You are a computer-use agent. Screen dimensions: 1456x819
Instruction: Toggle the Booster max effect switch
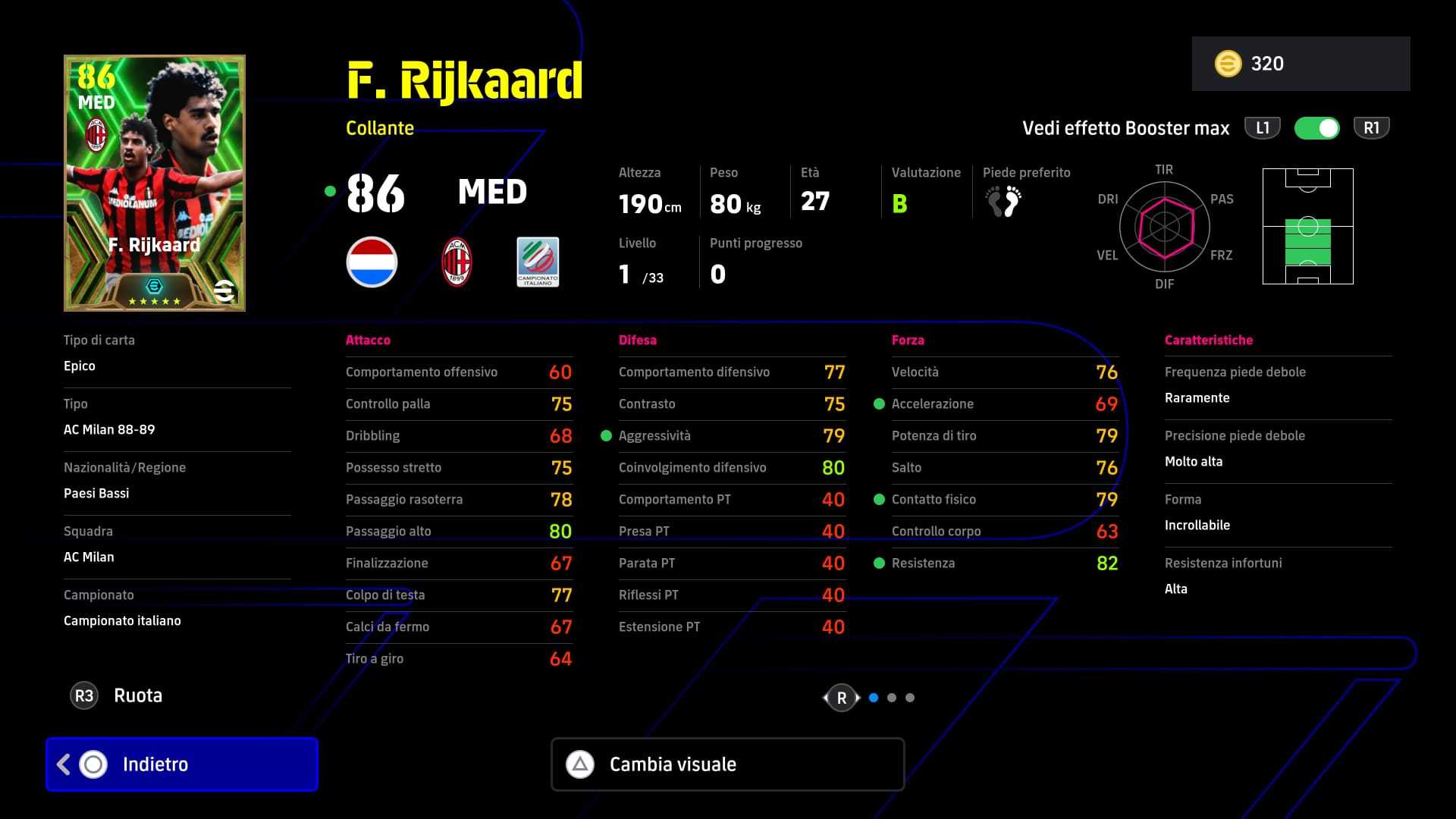pyautogui.click(x=1316, y=128)
